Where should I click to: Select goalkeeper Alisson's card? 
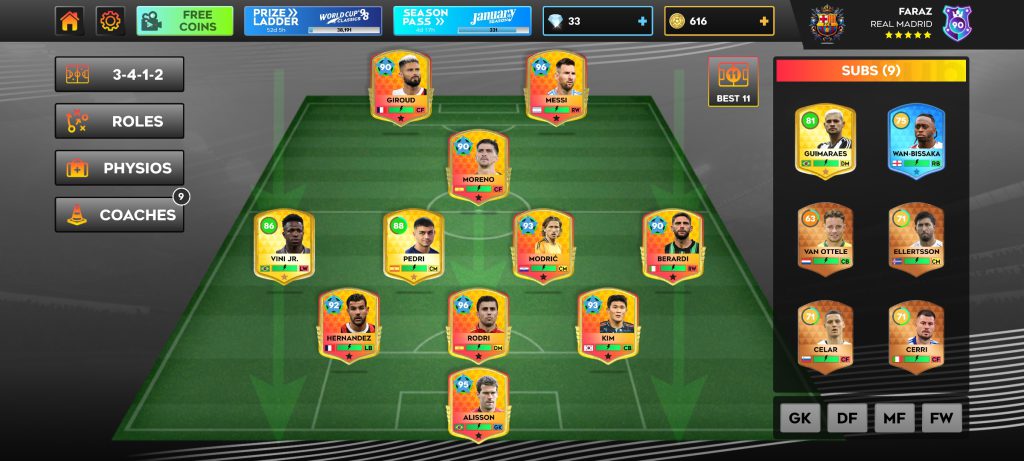pos(477,405)
